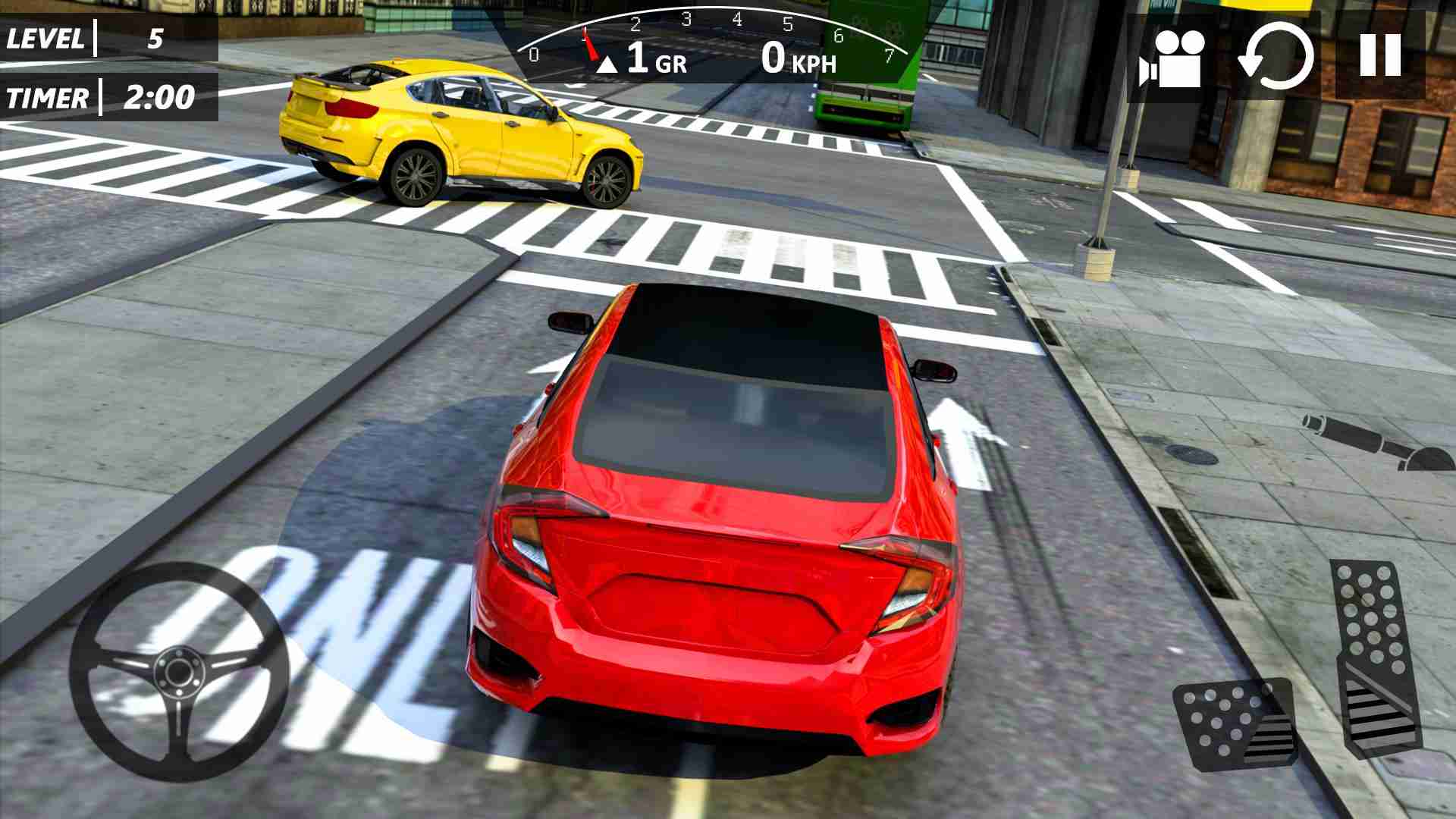
Task: Tap the on-screen steering wheel
Action: (x=178, y=671)
